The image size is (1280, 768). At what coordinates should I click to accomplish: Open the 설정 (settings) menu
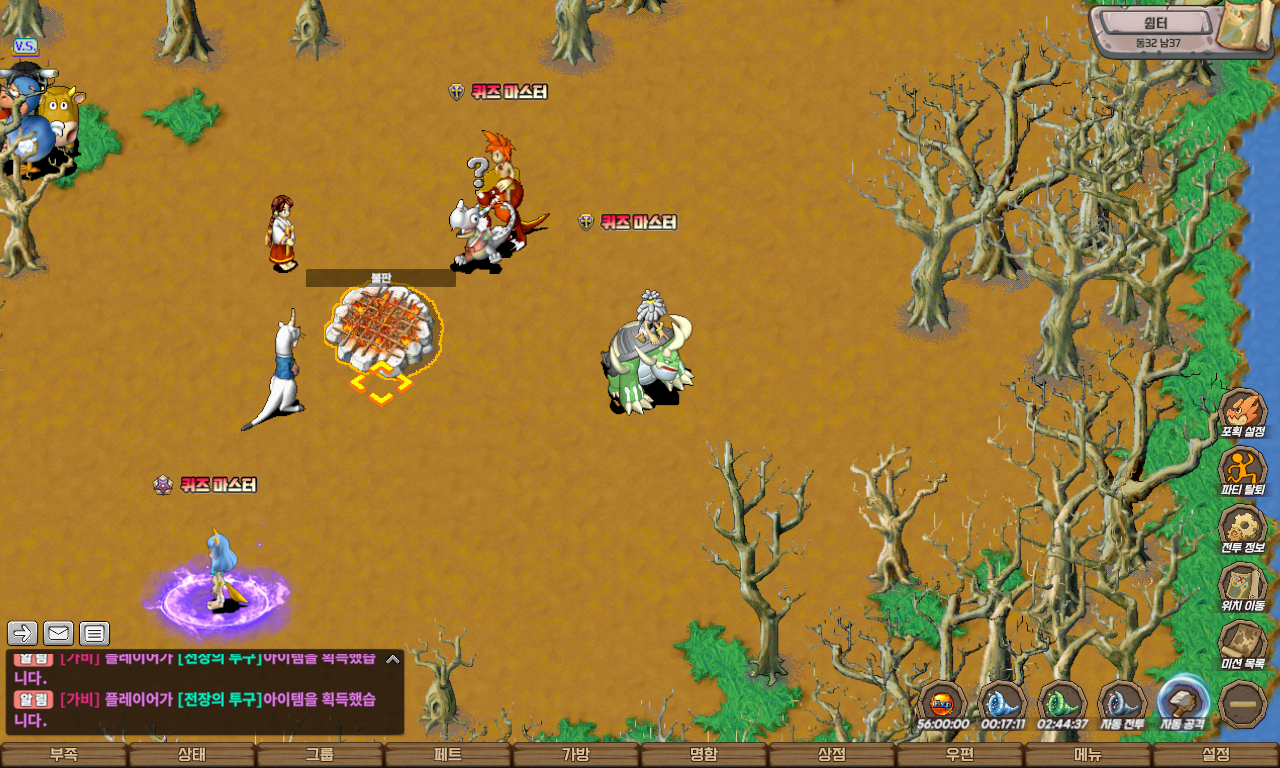(x=1216, y=755)
